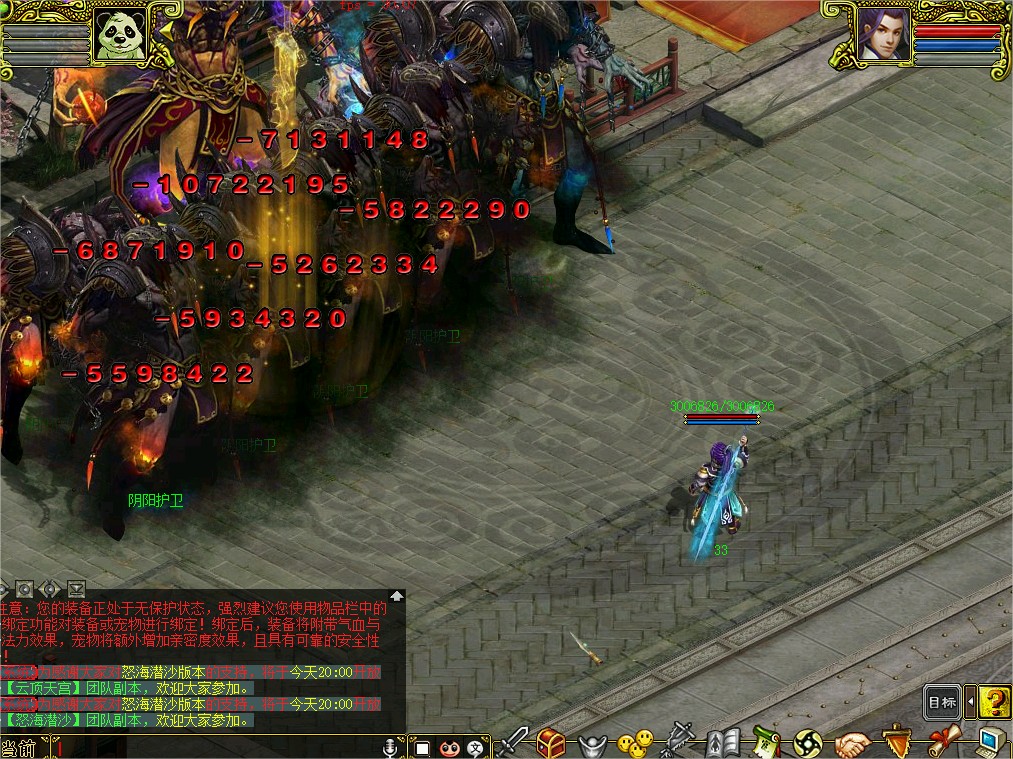Click the yellow question mark help button
This screenshot has width=1013, height=759.
[993, 701]
